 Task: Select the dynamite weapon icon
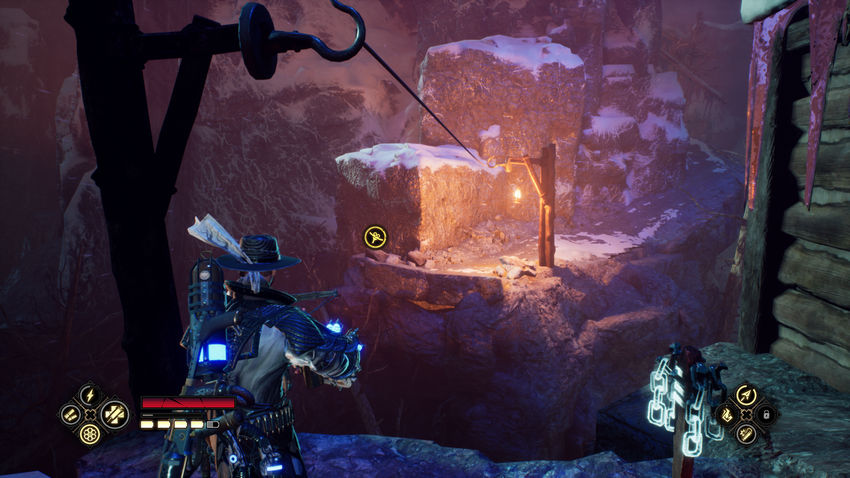745,434
